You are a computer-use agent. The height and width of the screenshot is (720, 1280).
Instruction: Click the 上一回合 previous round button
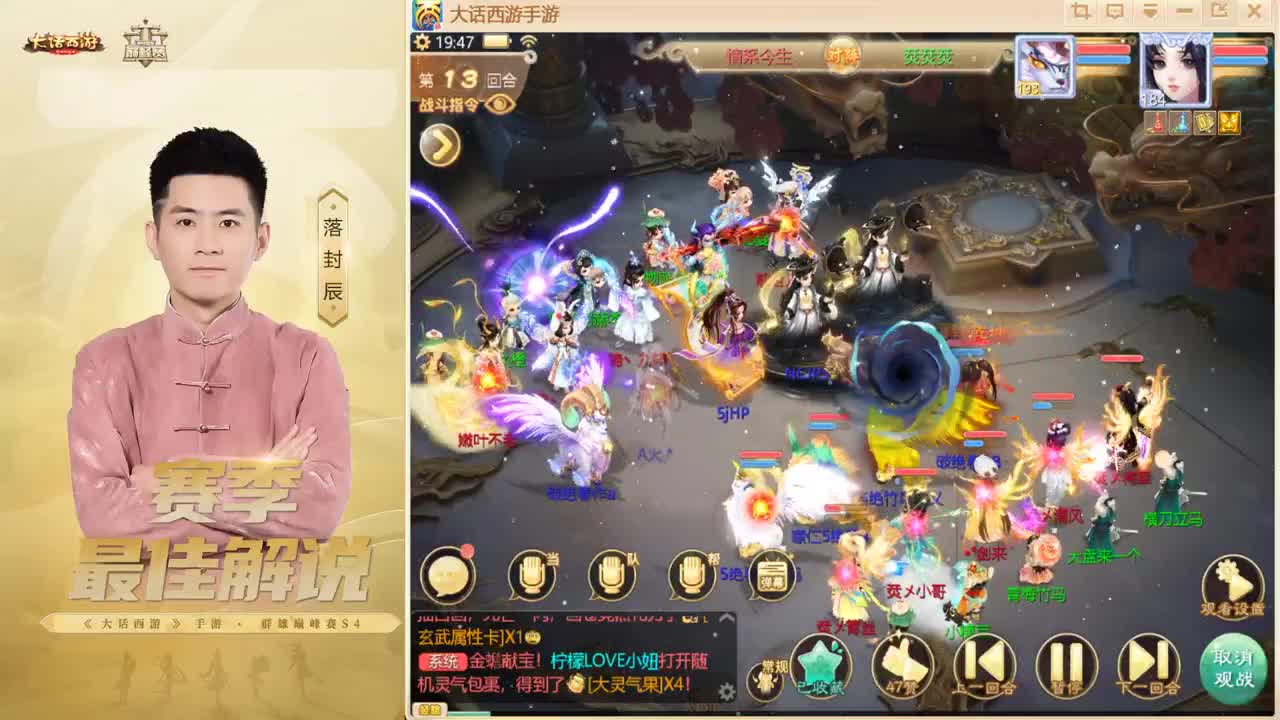(984, 662)
